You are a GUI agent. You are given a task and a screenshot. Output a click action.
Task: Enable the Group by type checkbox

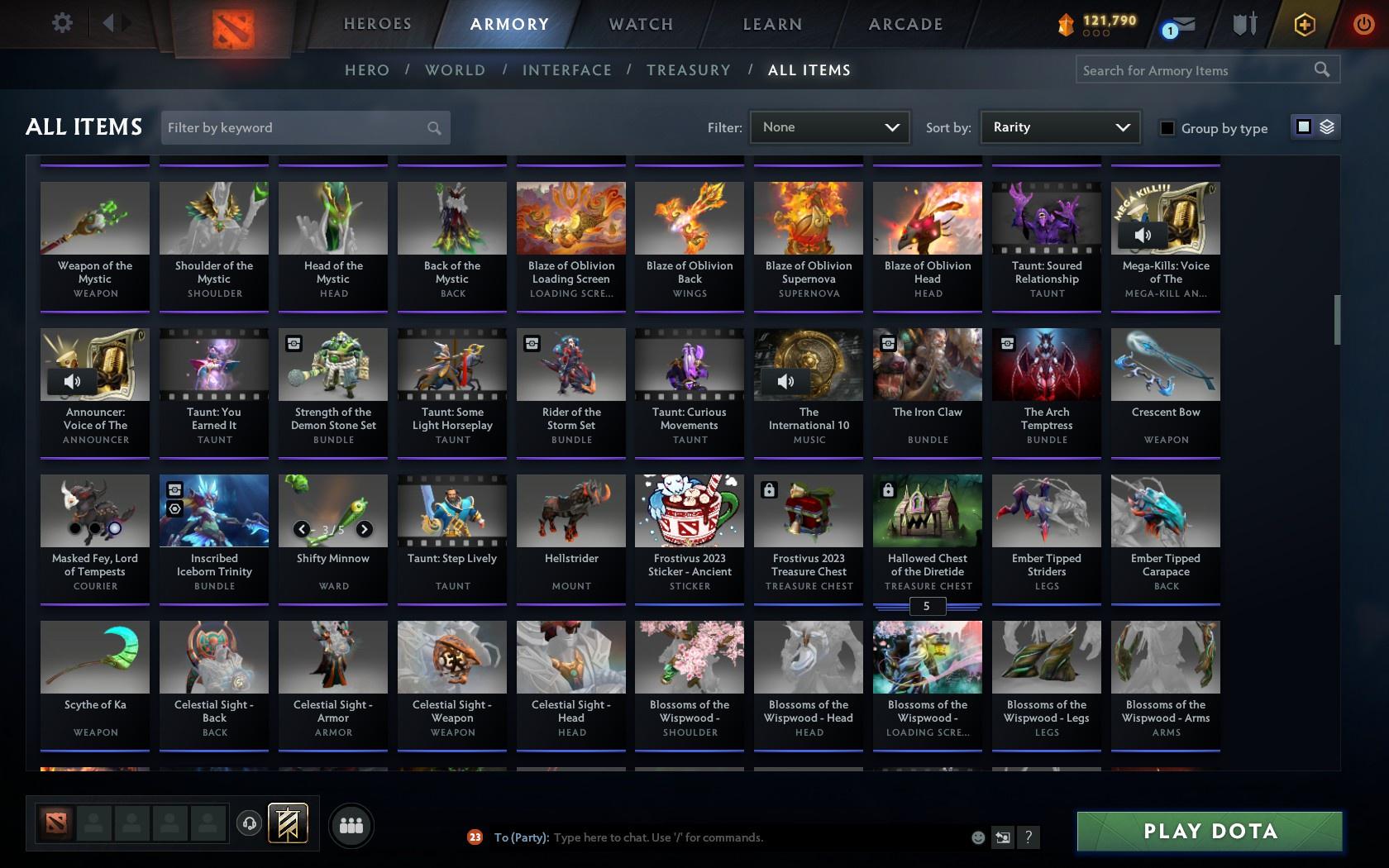(1166, 128)
